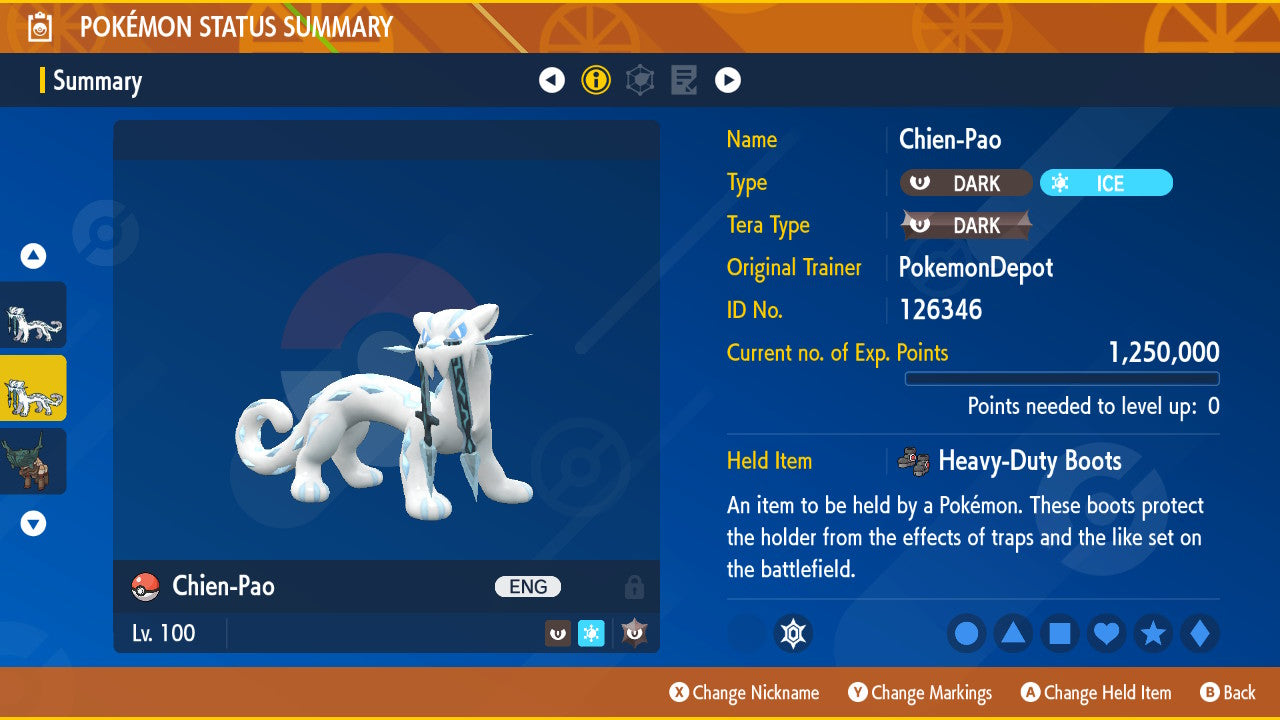The image size is (1280, 720).
Task: Toggle the star marking
Action: pyautogui.click(x=1153, y=634)
